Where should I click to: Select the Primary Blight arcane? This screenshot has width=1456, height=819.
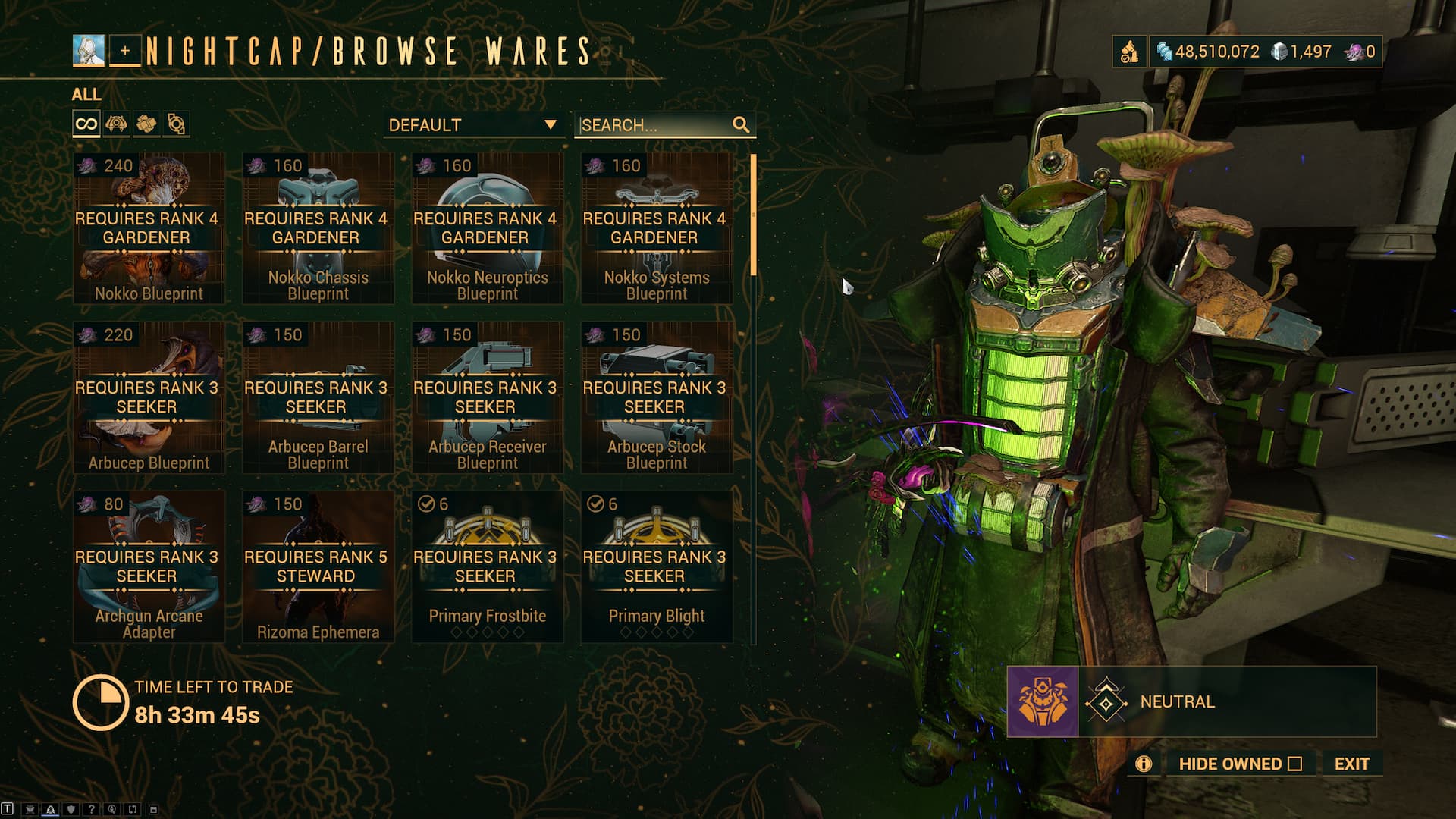[x=656, y=566]
